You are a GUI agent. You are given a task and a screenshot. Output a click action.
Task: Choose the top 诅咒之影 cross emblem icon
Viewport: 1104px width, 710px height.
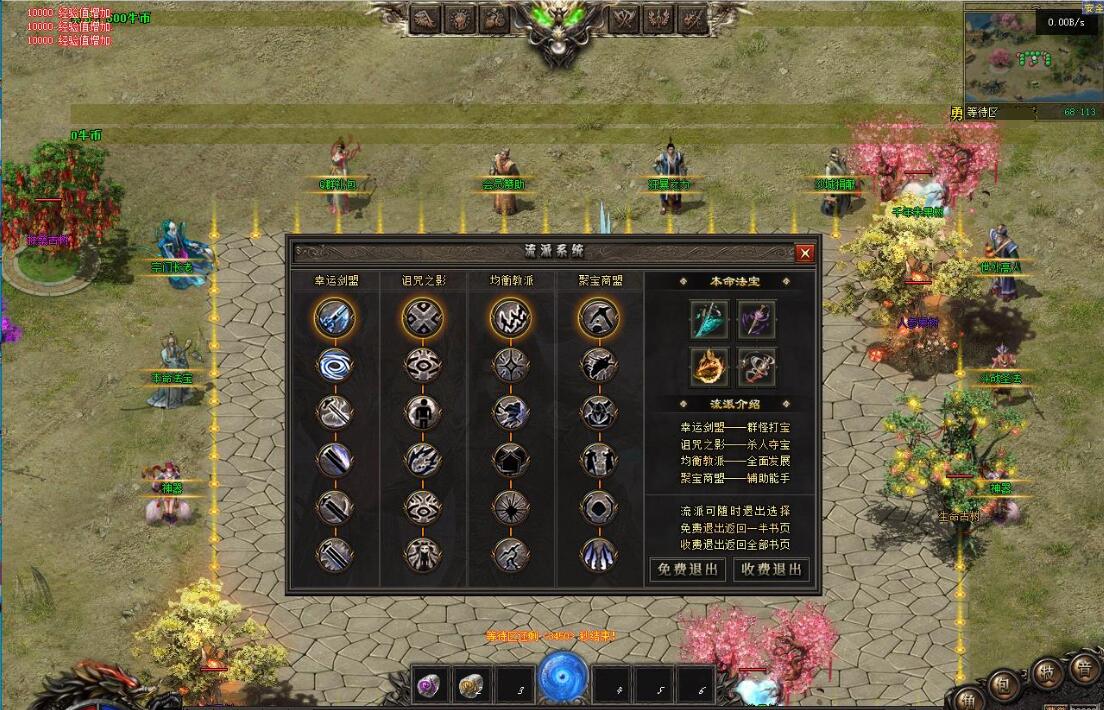coord(423,319)
